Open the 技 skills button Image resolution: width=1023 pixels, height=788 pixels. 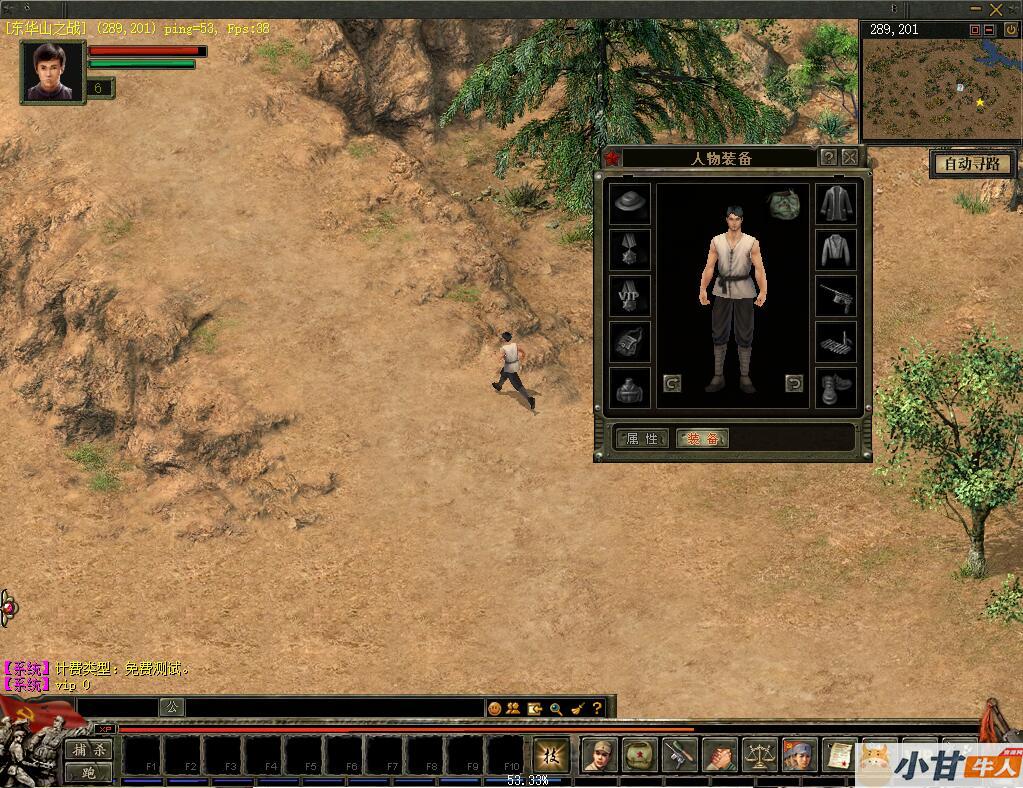click(x=550, y=755)
